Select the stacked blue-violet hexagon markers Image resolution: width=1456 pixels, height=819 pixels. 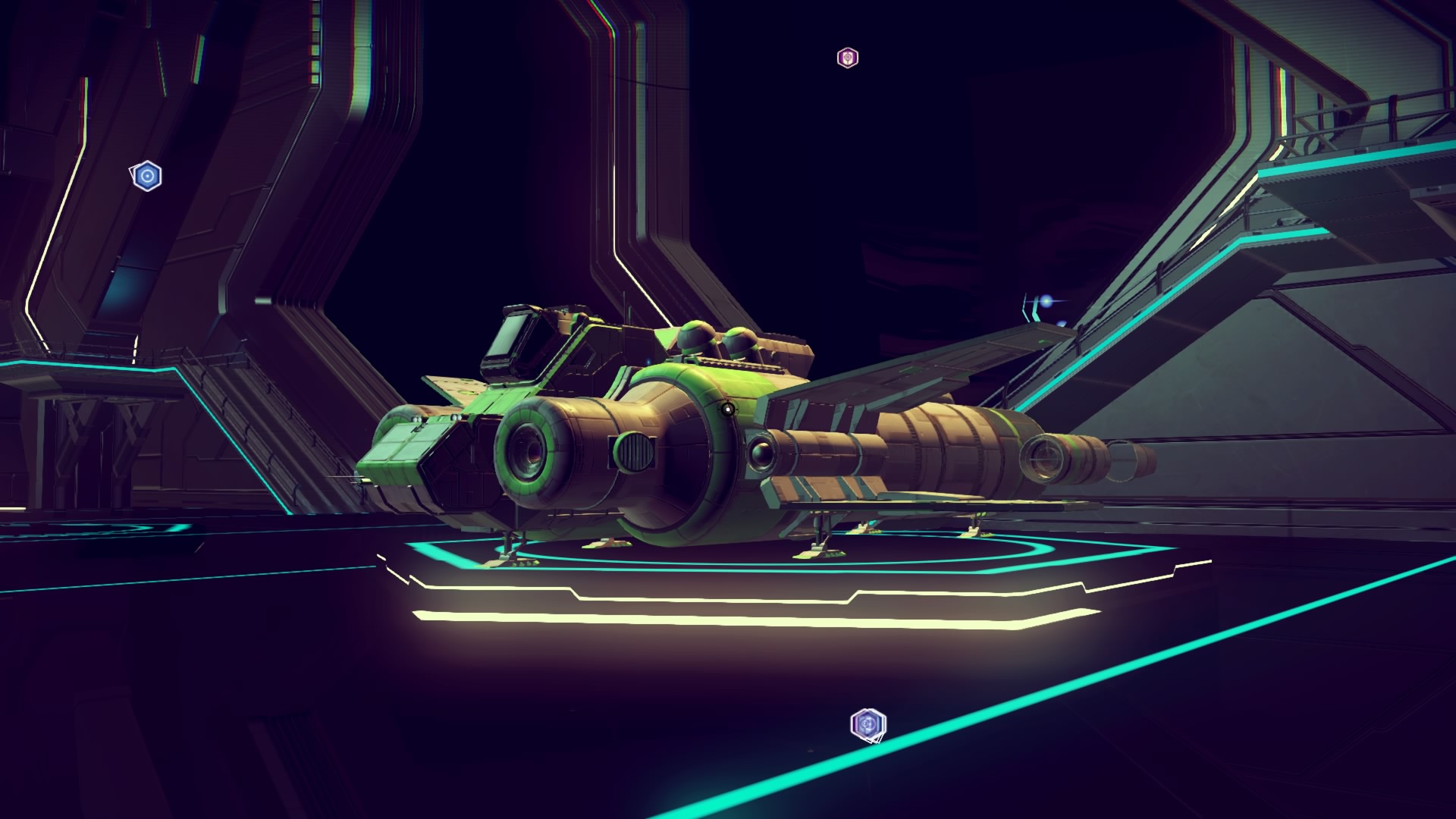pyautogui.click(x=868, y=725)
